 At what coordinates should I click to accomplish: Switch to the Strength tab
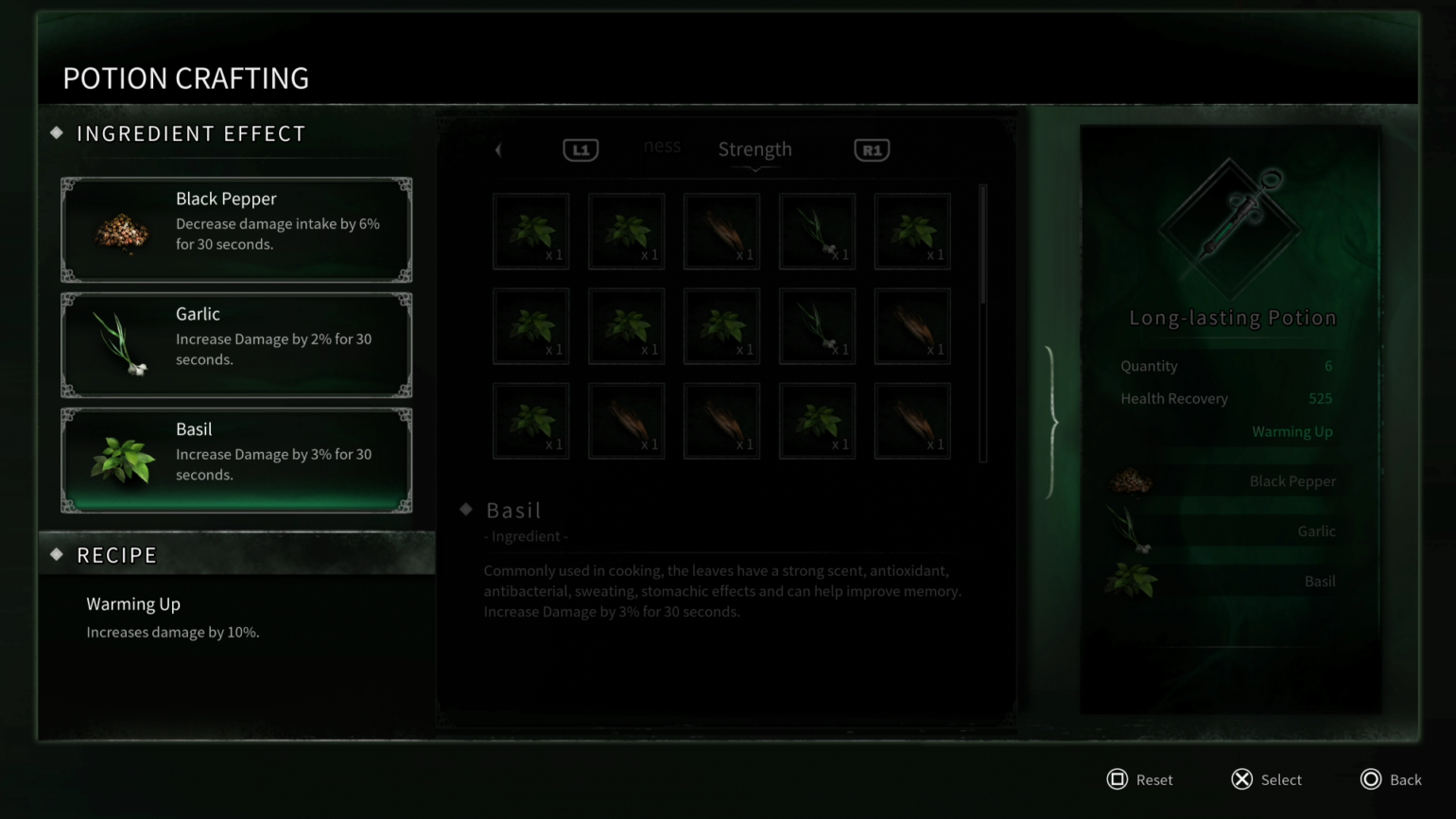click(754, 148)
